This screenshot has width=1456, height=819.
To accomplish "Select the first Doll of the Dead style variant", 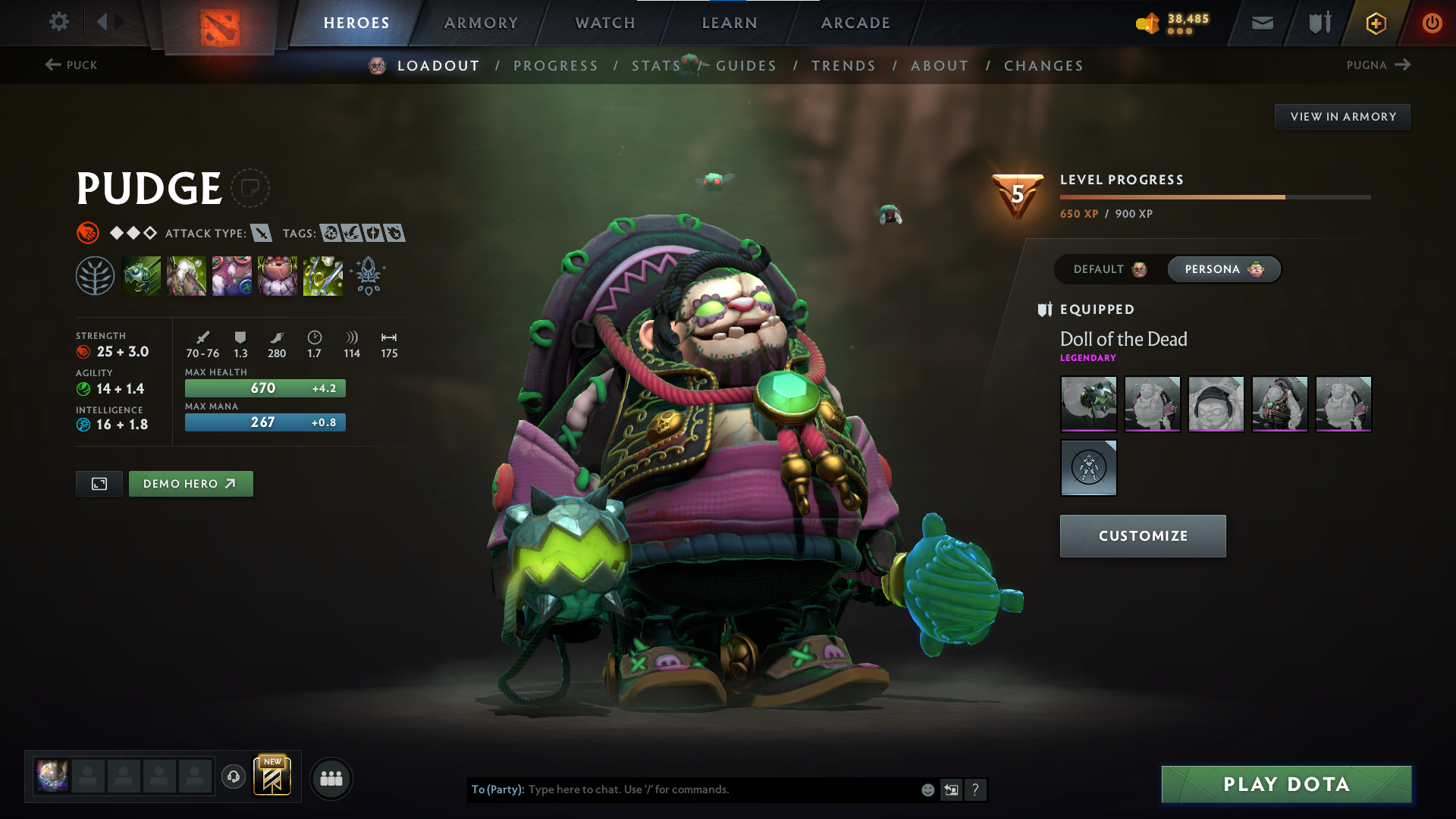I will pos(1088,404).
